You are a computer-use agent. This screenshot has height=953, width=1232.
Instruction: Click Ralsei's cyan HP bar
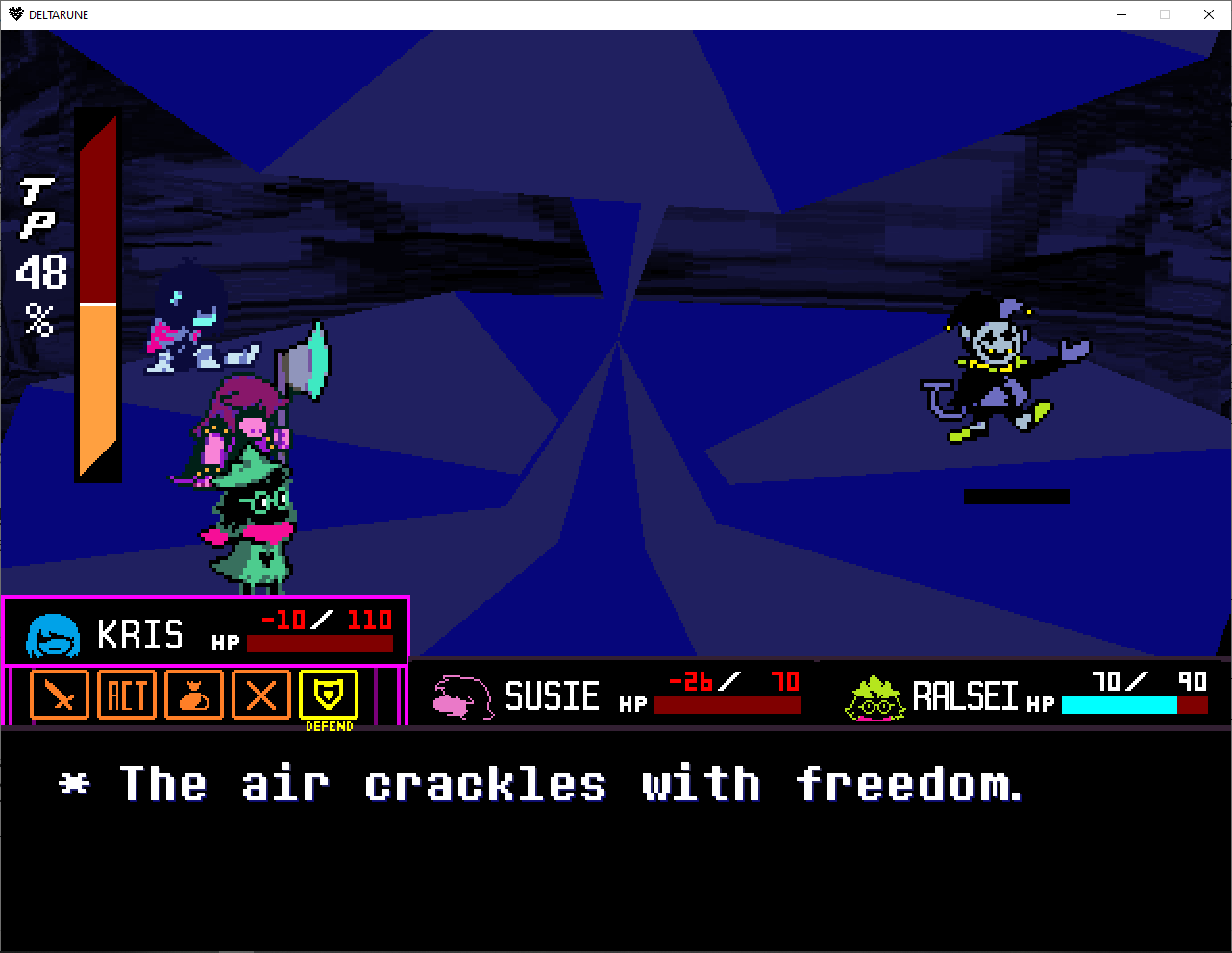(1118, 705)
